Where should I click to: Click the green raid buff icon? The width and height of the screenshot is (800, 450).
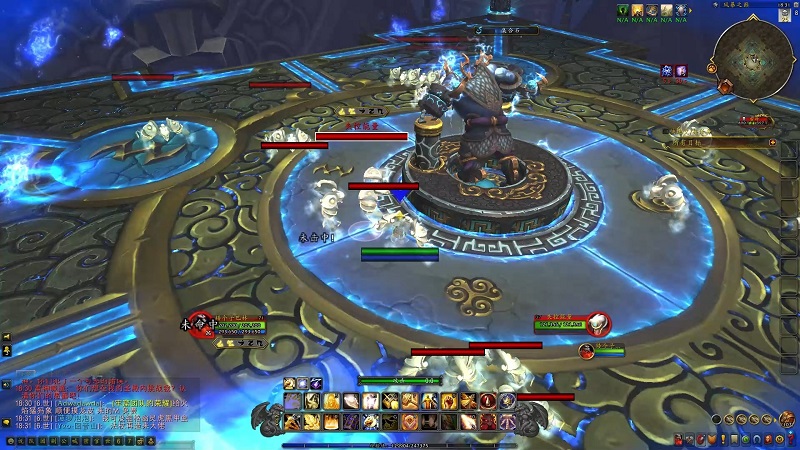click(621, 9)
